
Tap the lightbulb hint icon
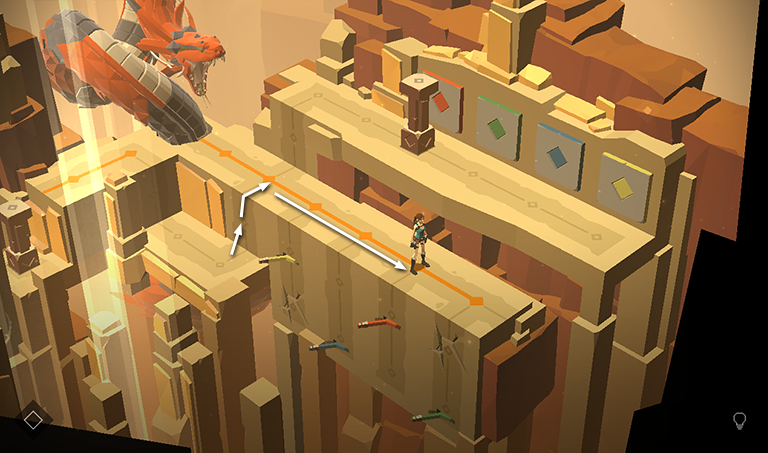(x=740, y=420)
